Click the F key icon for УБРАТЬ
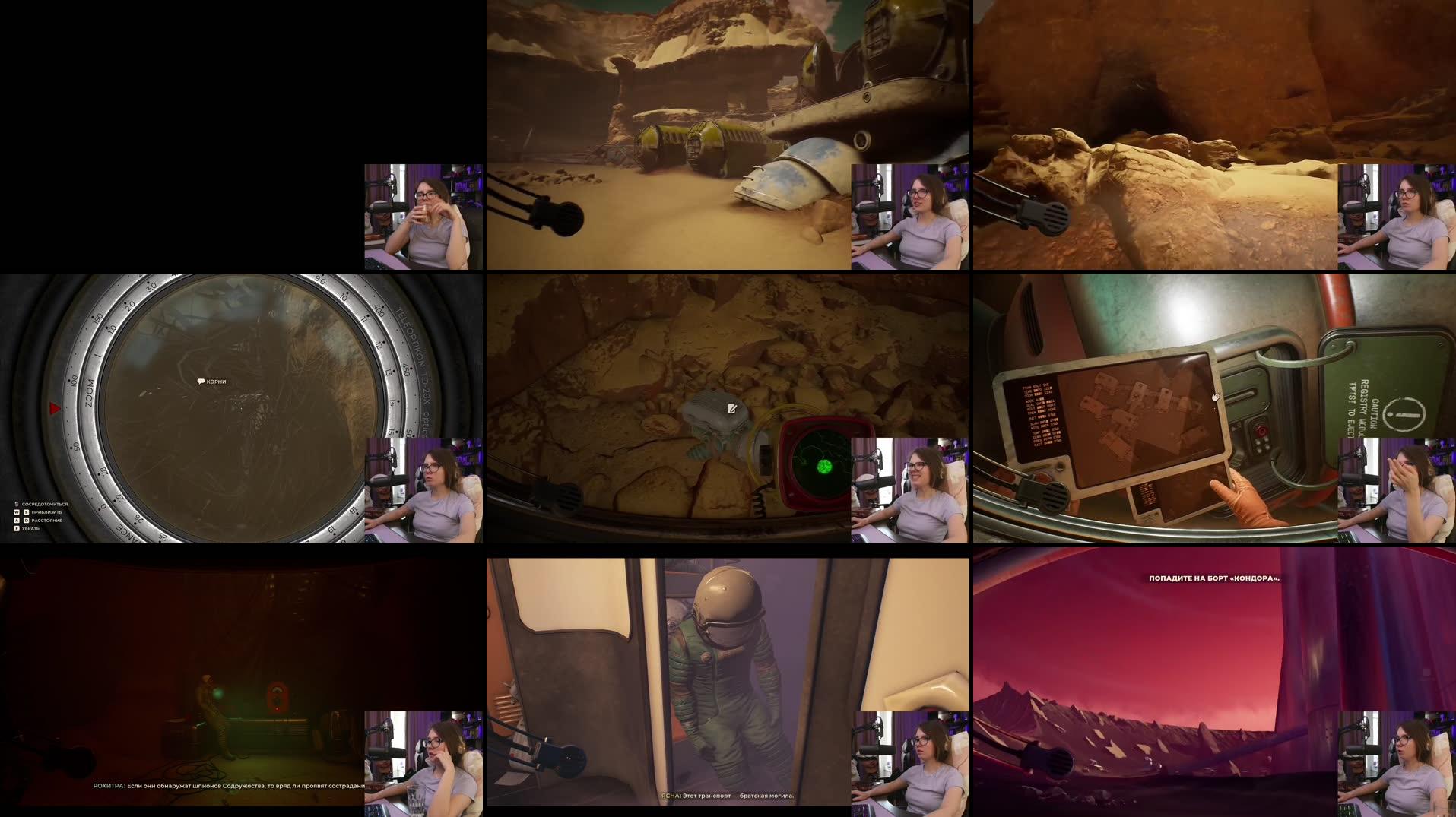Screen dimensions: 1456x817 tap(17, 529)
